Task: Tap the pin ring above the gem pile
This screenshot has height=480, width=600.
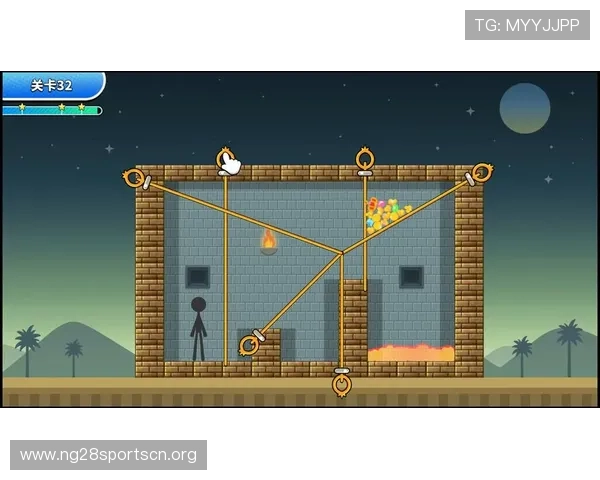Action: 365,159
